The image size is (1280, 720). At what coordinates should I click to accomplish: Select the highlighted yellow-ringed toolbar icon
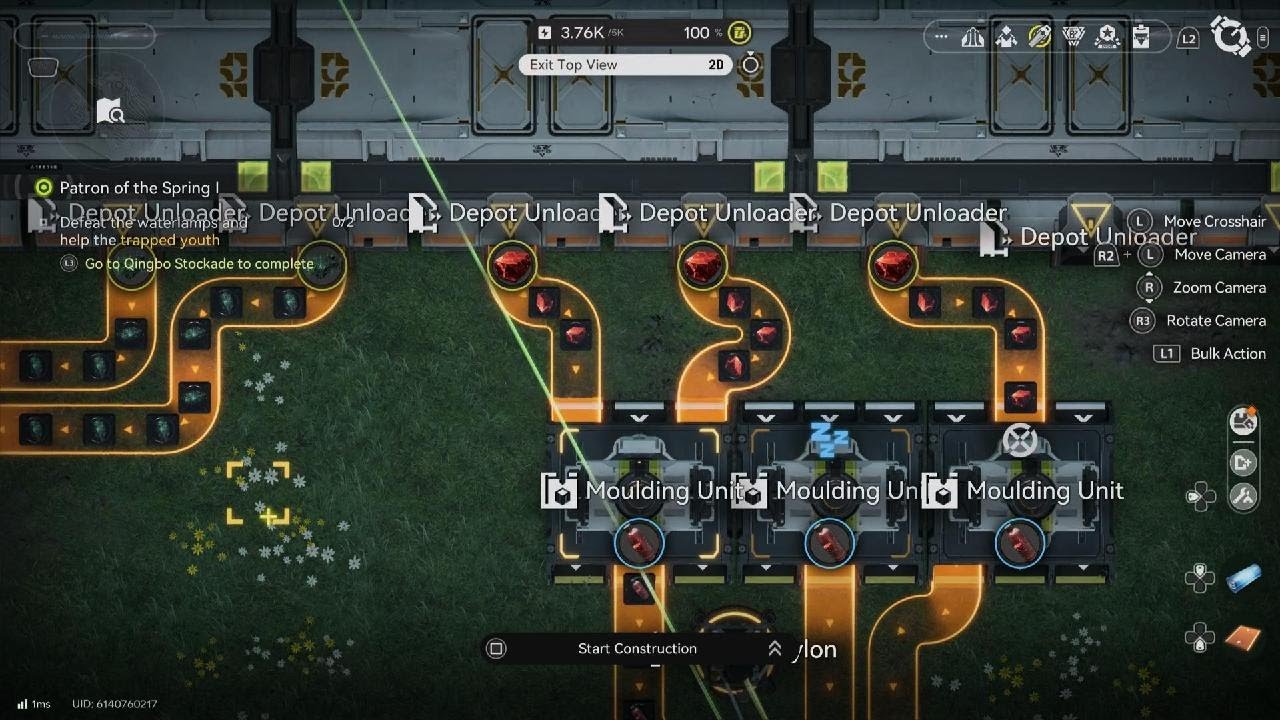click(1040, 37)
